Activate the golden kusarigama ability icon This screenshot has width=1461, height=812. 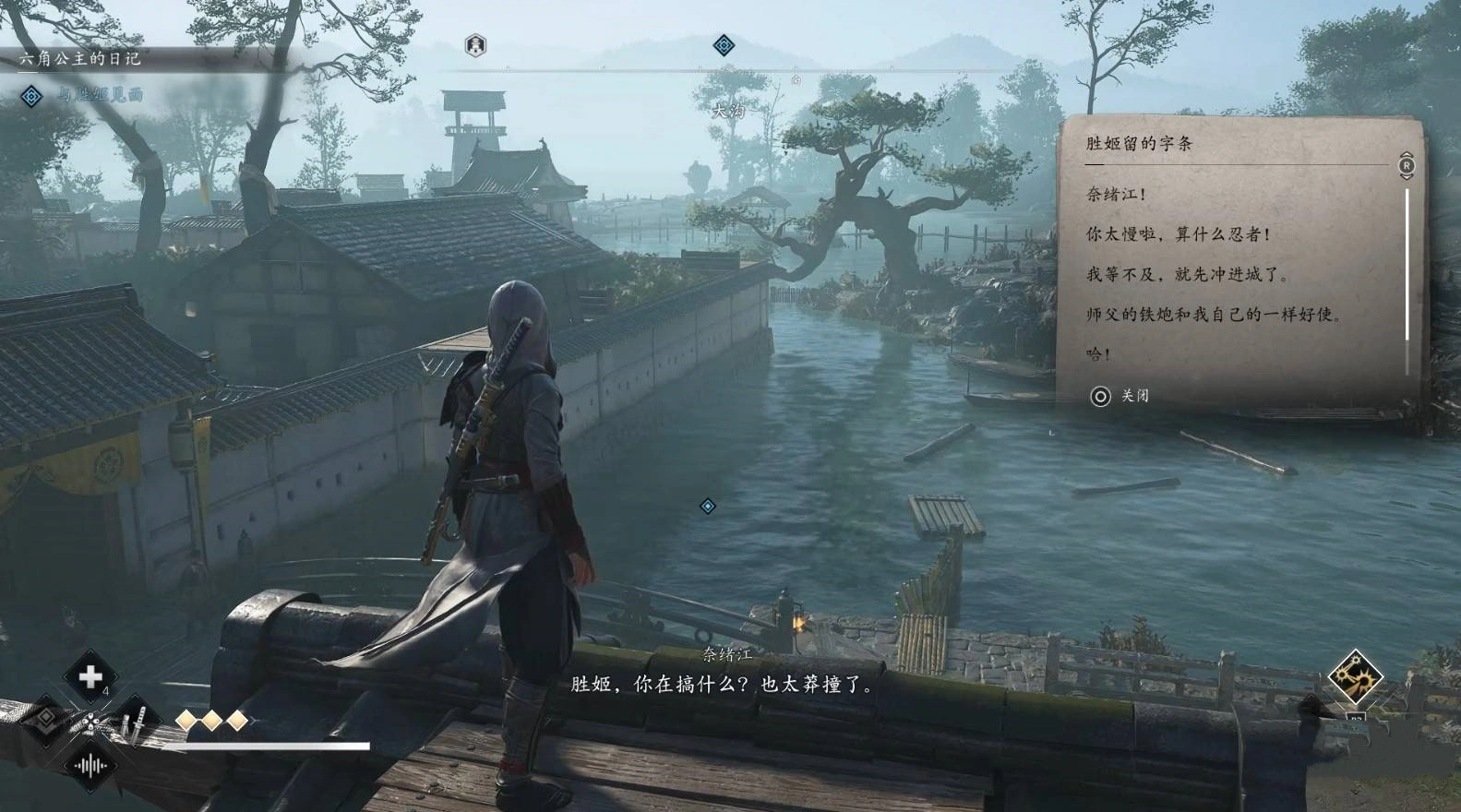(1354, 677)
